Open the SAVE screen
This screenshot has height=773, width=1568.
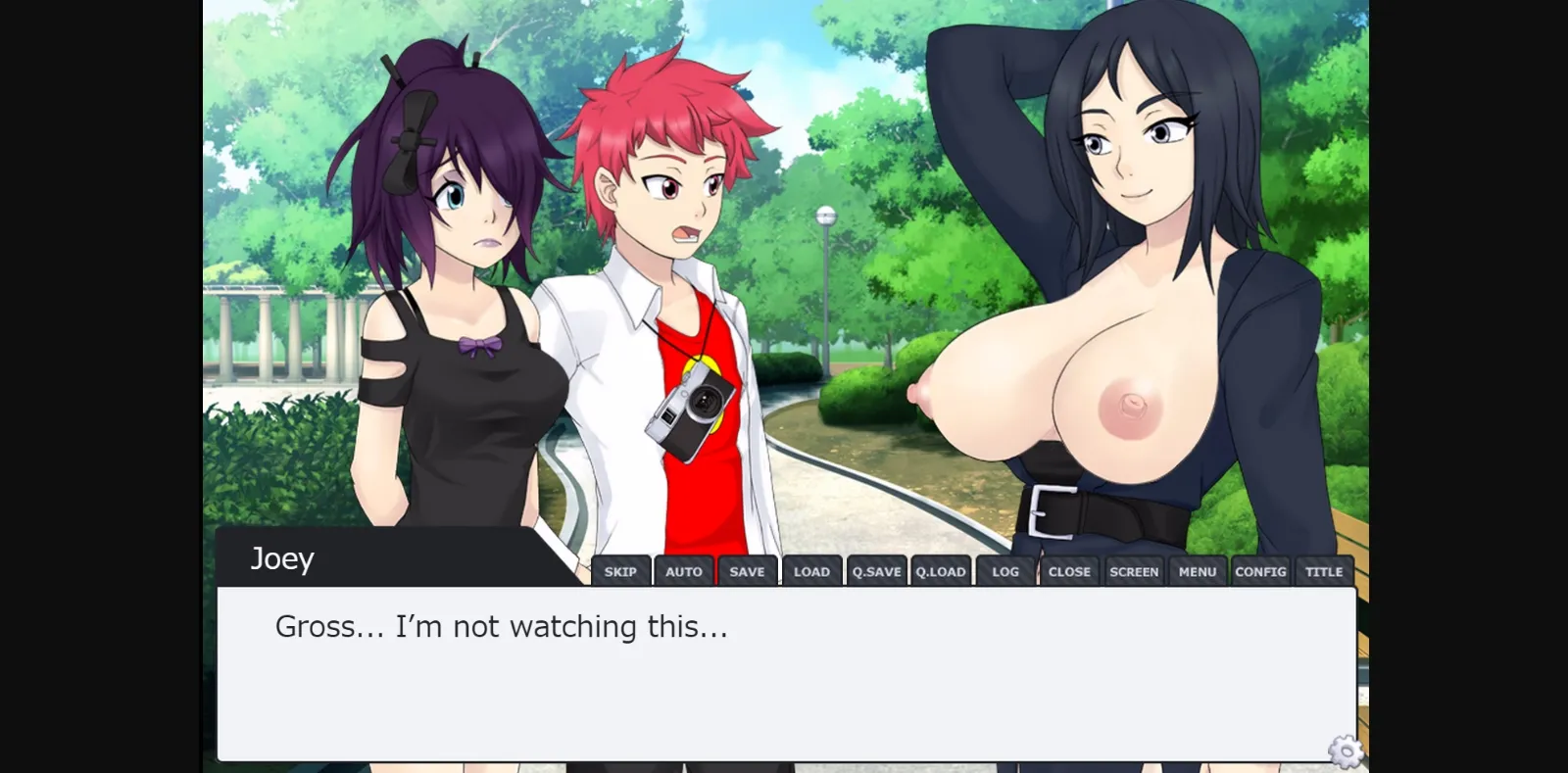[x=747, y=570]
